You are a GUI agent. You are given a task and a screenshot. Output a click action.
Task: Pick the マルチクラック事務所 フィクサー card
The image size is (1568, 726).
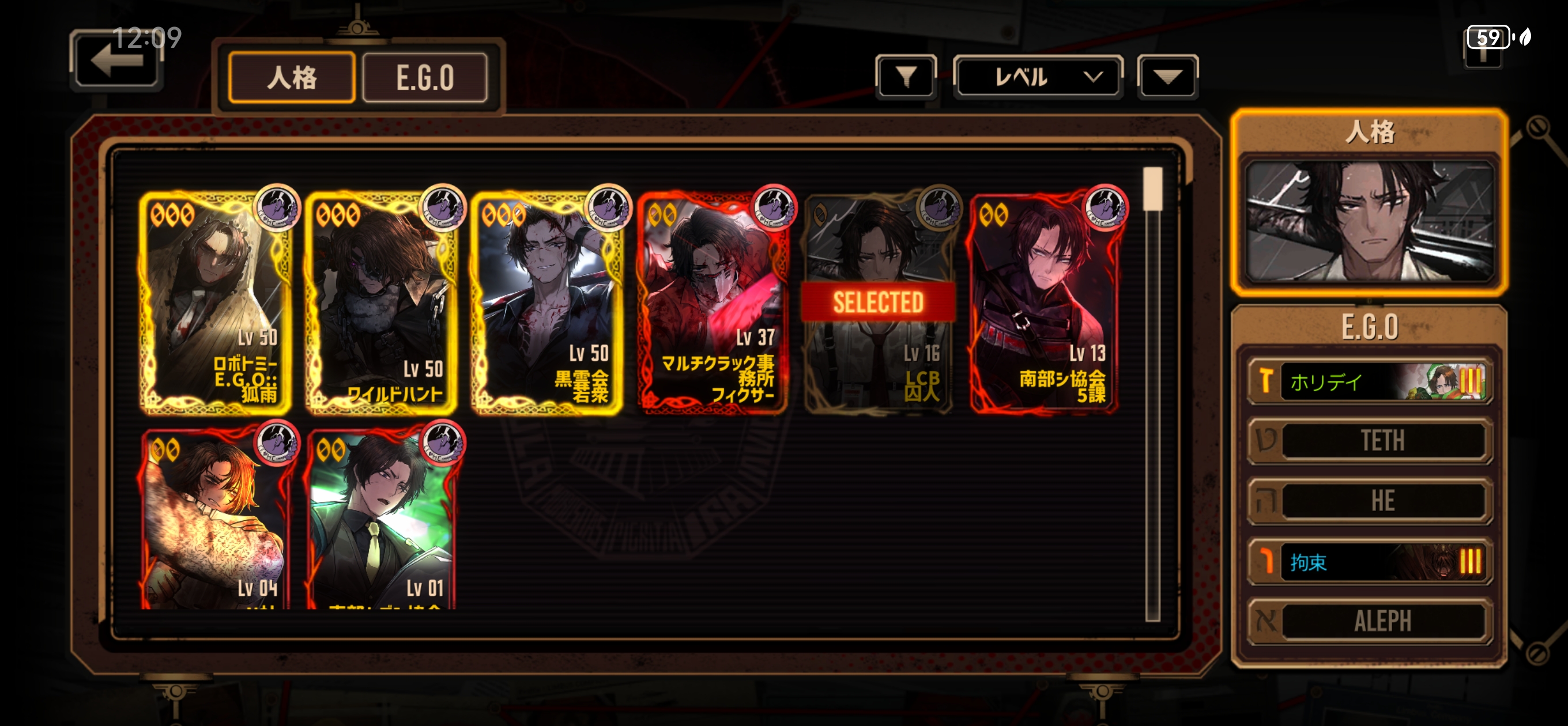[x=713, y=303]
